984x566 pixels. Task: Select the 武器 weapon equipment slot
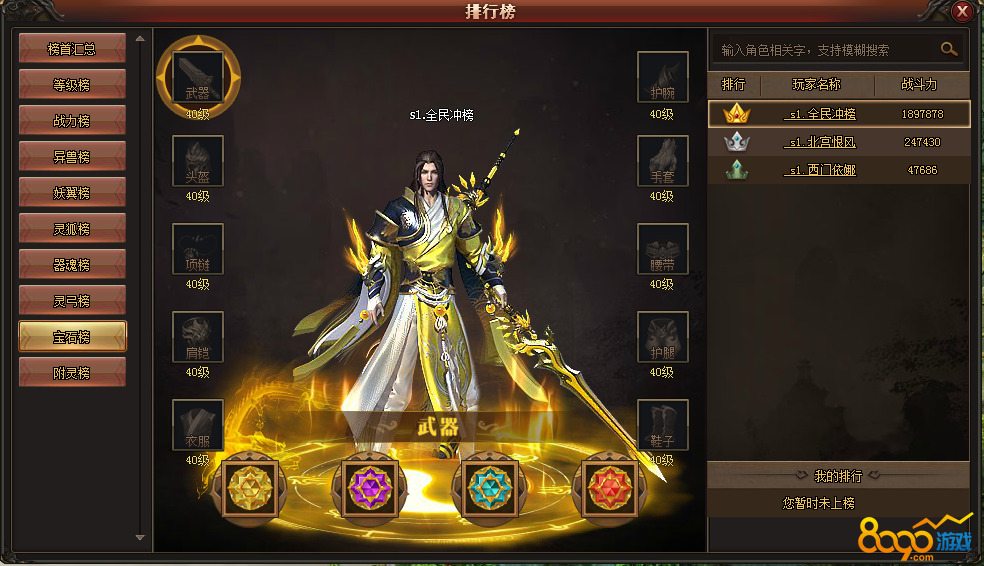point(197,77)
